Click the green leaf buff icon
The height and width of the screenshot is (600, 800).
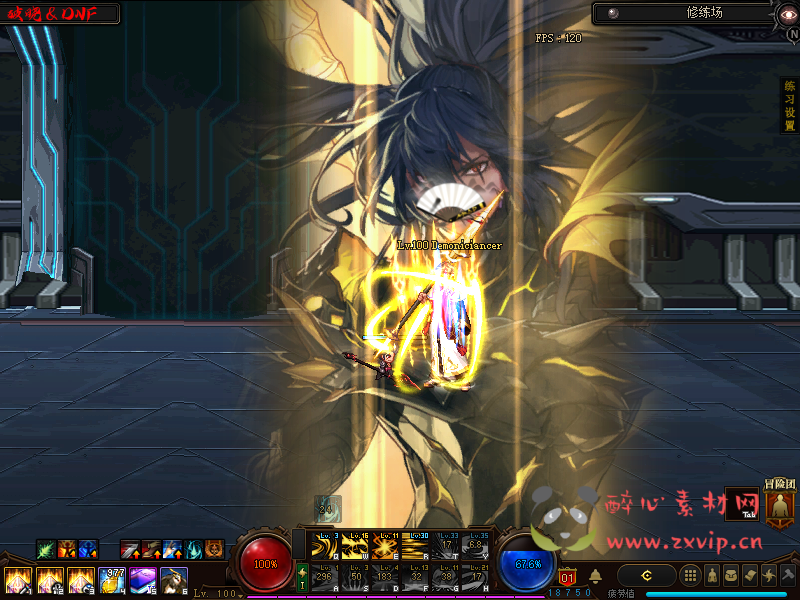tap(46, 549)
